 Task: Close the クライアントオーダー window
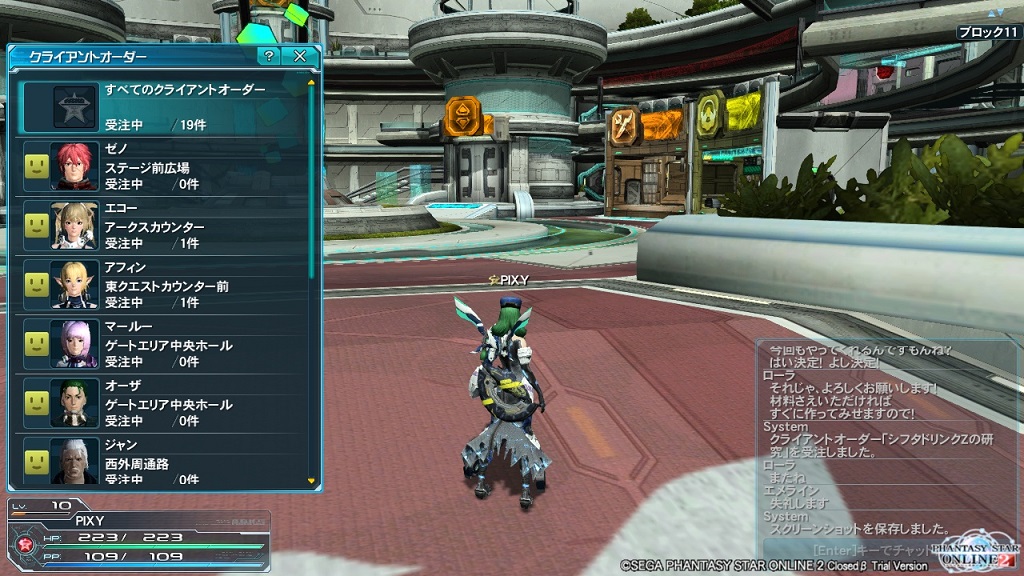[x=299, y=57]
